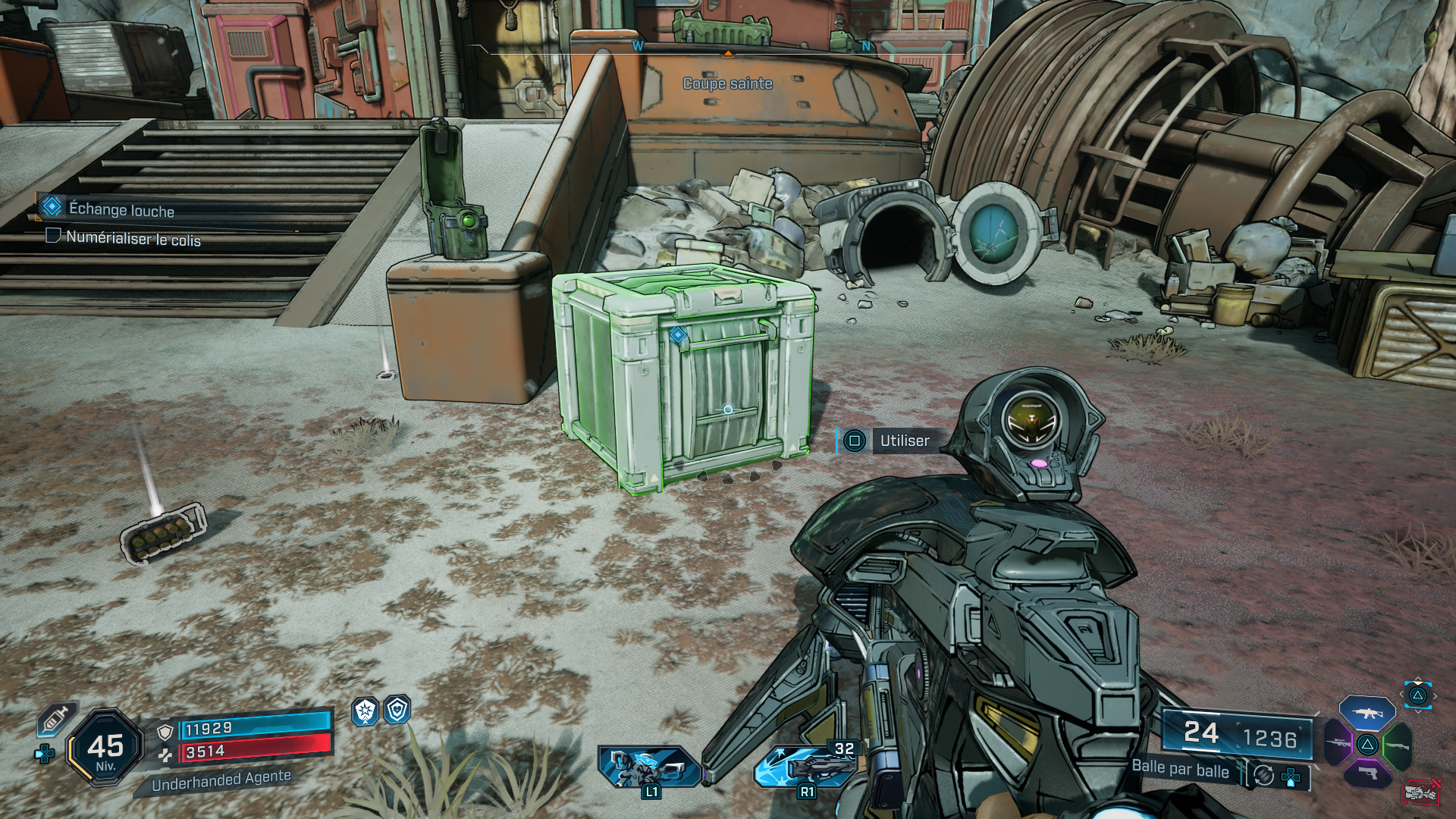This screenshot has width=1456, height=819.
Task: Inspect the round shield buff icon
Action: click(397, 710)
